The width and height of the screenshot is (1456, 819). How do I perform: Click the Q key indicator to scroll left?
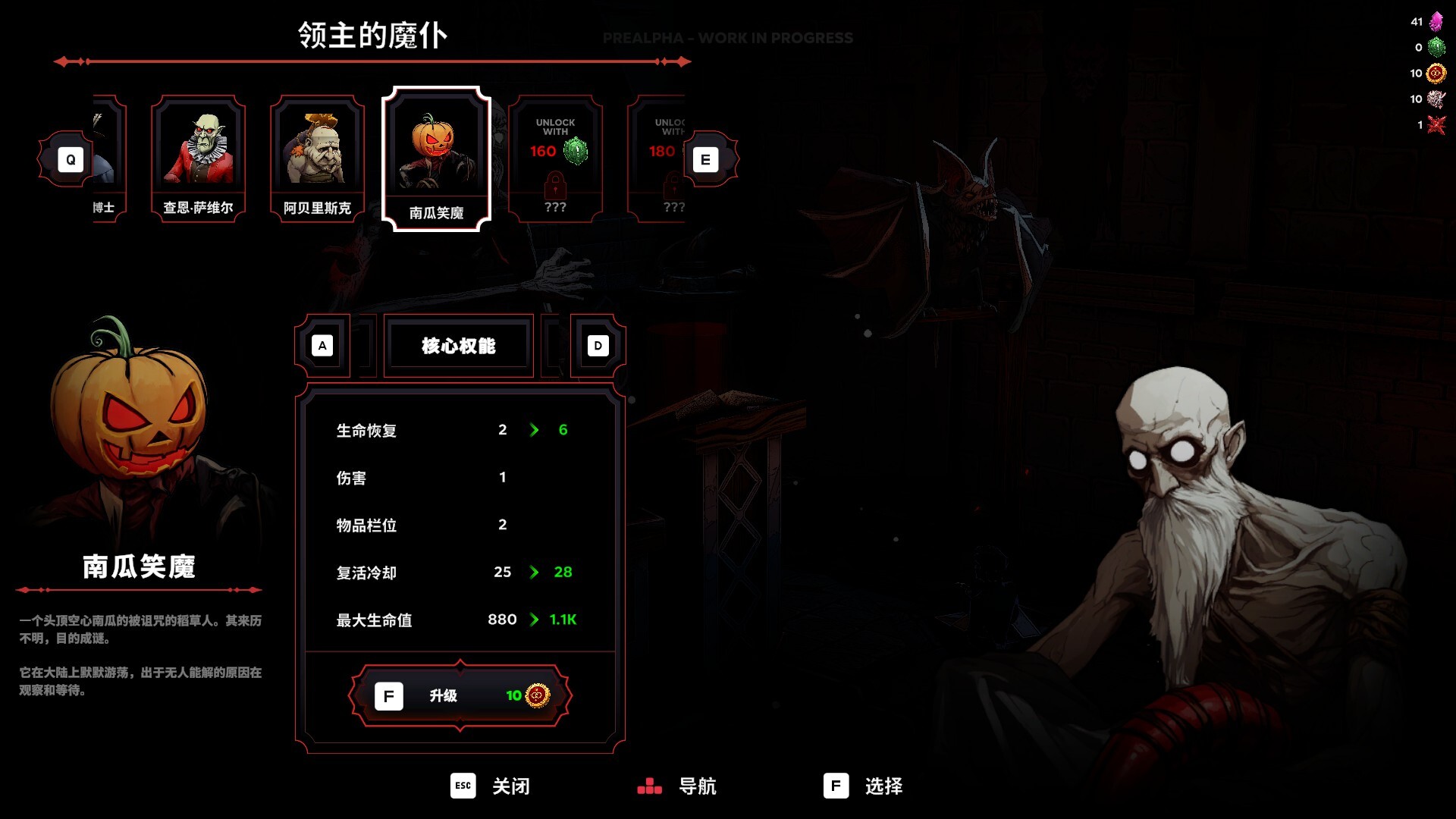tap(71, 159)
